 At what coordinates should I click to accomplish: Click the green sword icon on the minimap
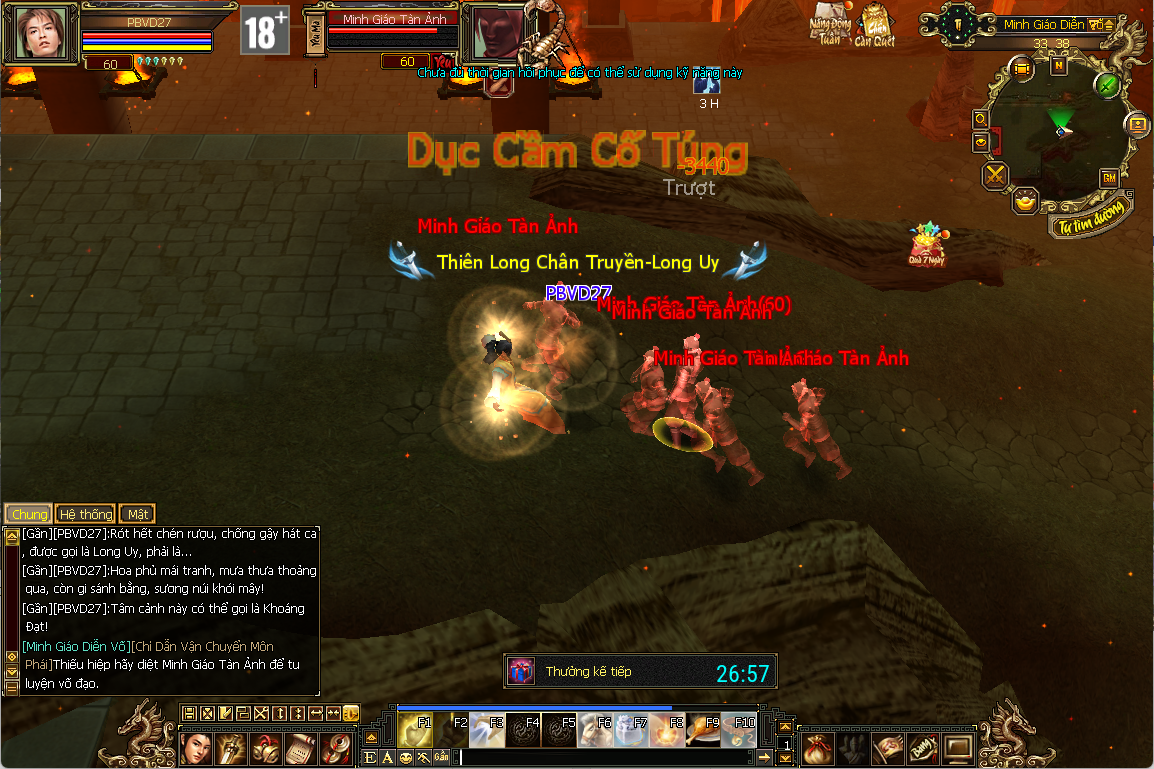tap(1106, 85)
